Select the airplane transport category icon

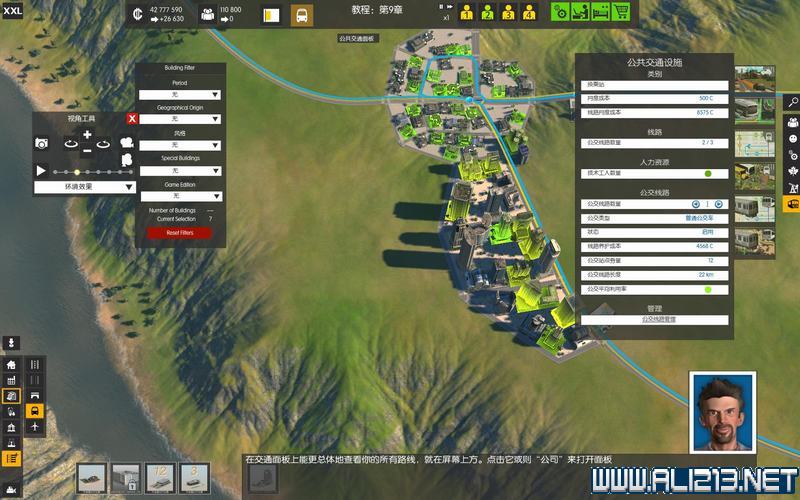point(35,427)
